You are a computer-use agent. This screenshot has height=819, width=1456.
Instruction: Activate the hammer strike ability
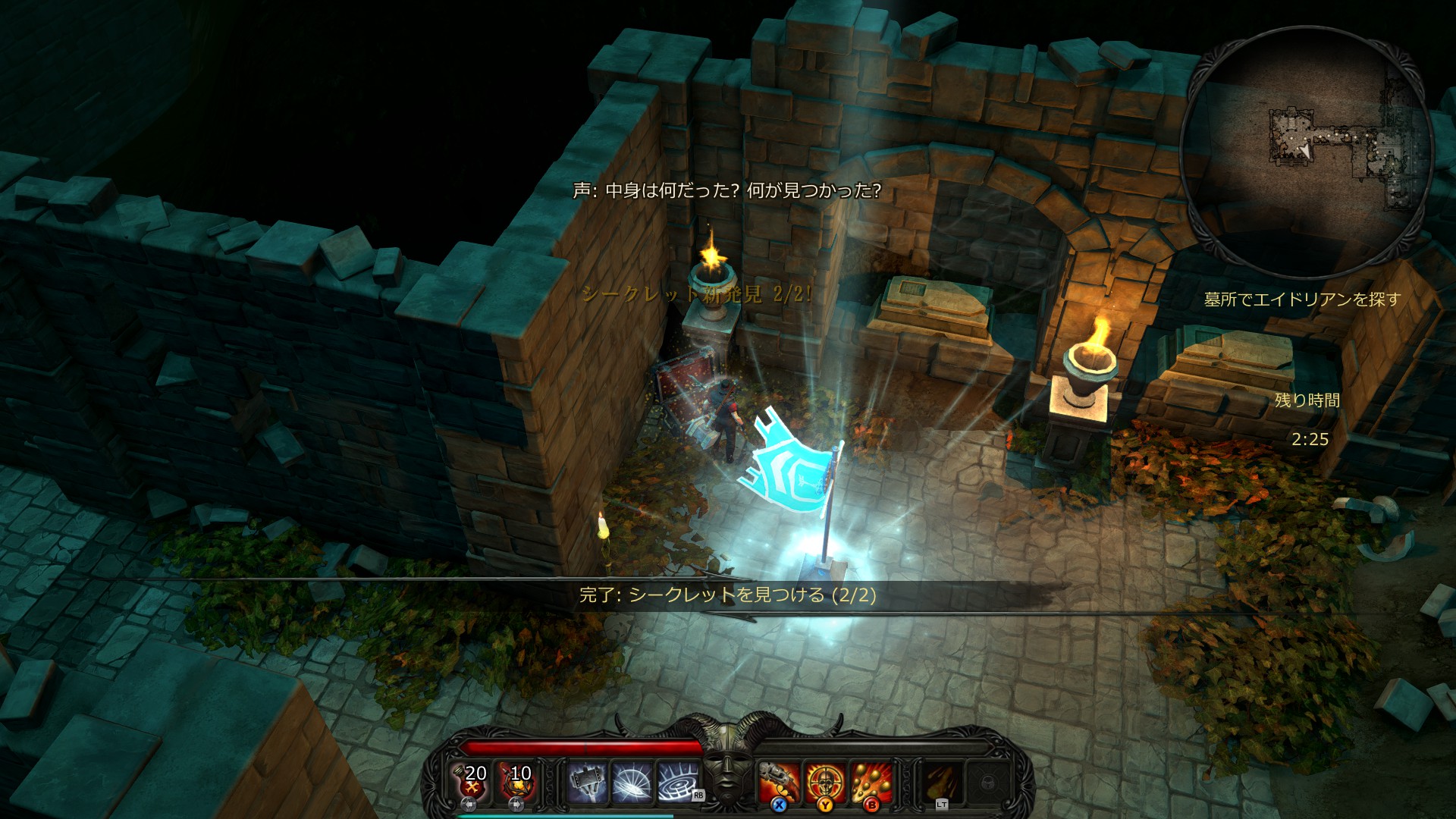tap(587, 782)
